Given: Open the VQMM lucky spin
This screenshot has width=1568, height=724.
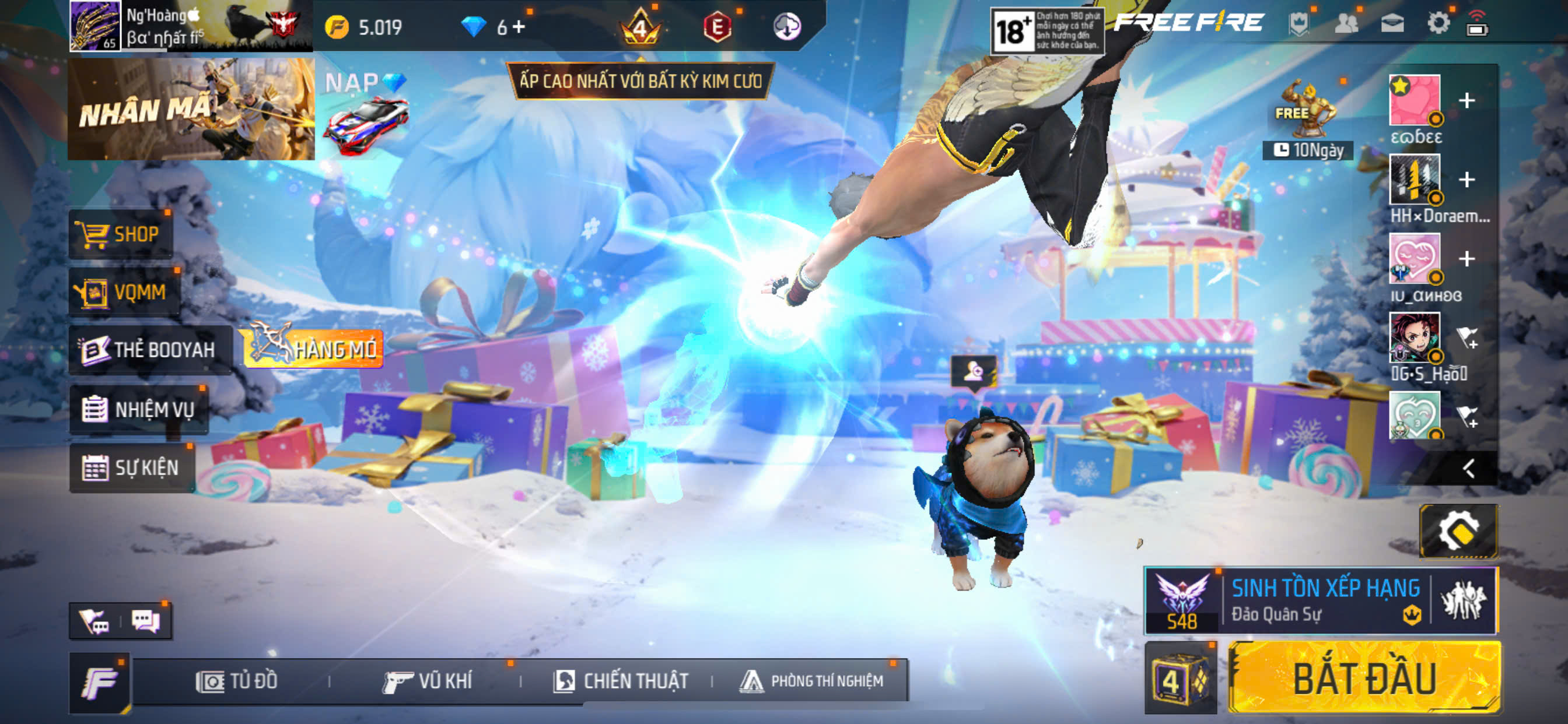Looking at the screenshot, I should coord(125,293).
